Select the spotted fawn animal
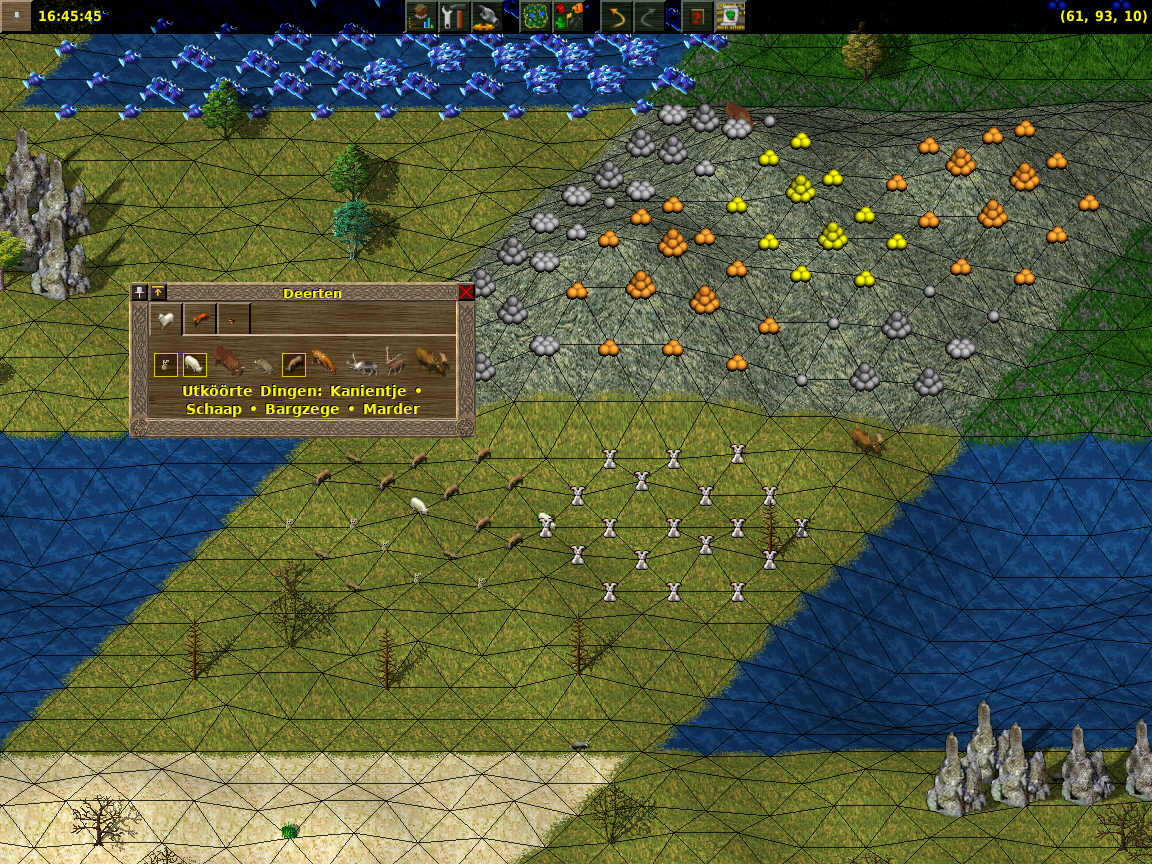The width and height of the screenshot is (1152, 864). click(x=324, y=361)
